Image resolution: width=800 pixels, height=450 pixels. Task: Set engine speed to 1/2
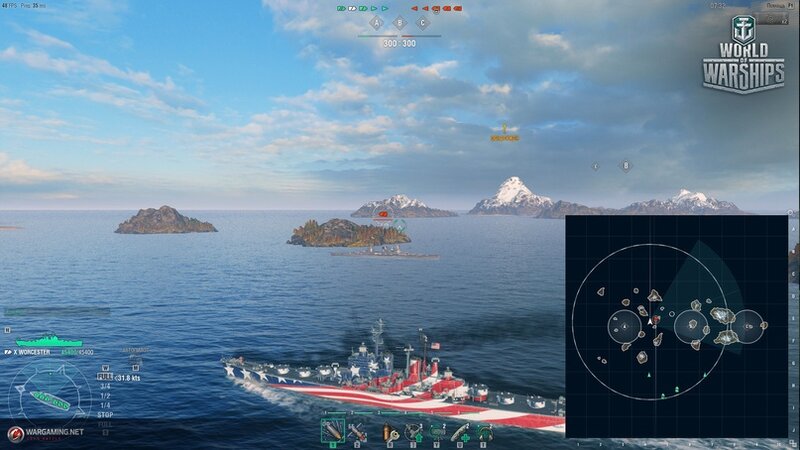(104, 394)
